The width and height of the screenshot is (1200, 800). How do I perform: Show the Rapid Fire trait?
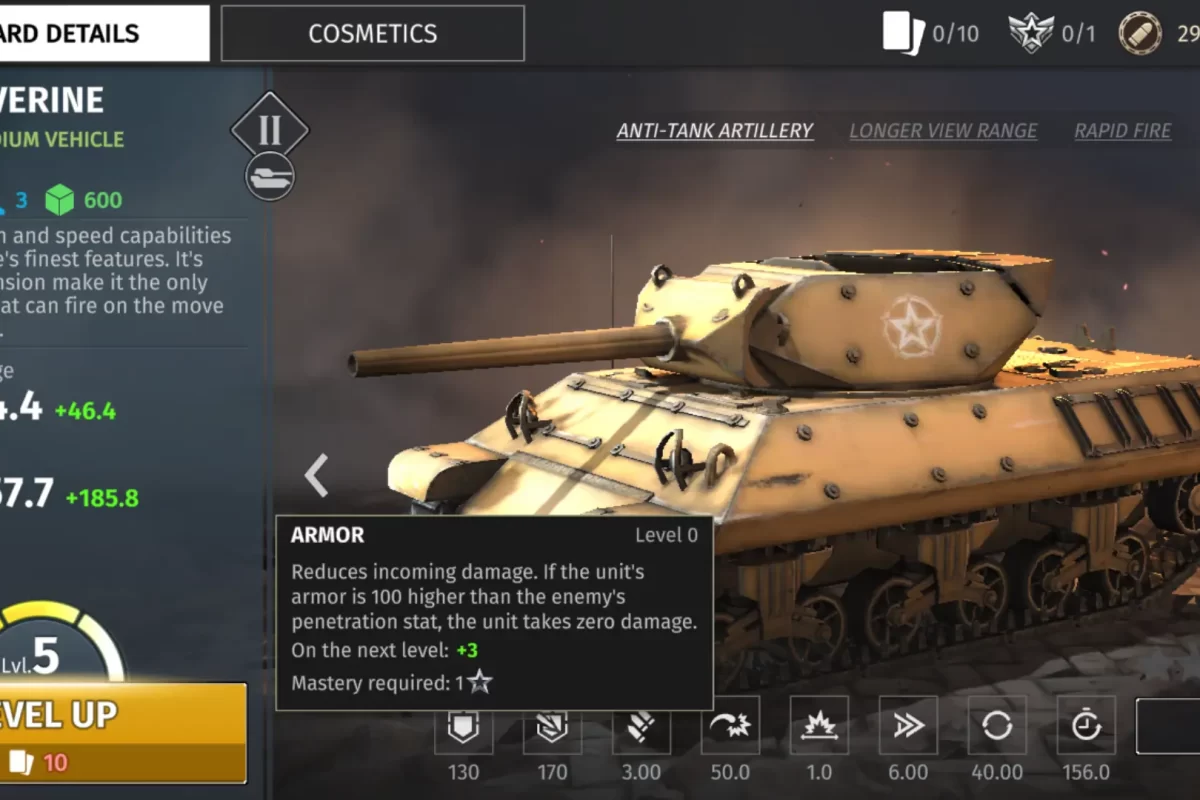point(1122,131)
